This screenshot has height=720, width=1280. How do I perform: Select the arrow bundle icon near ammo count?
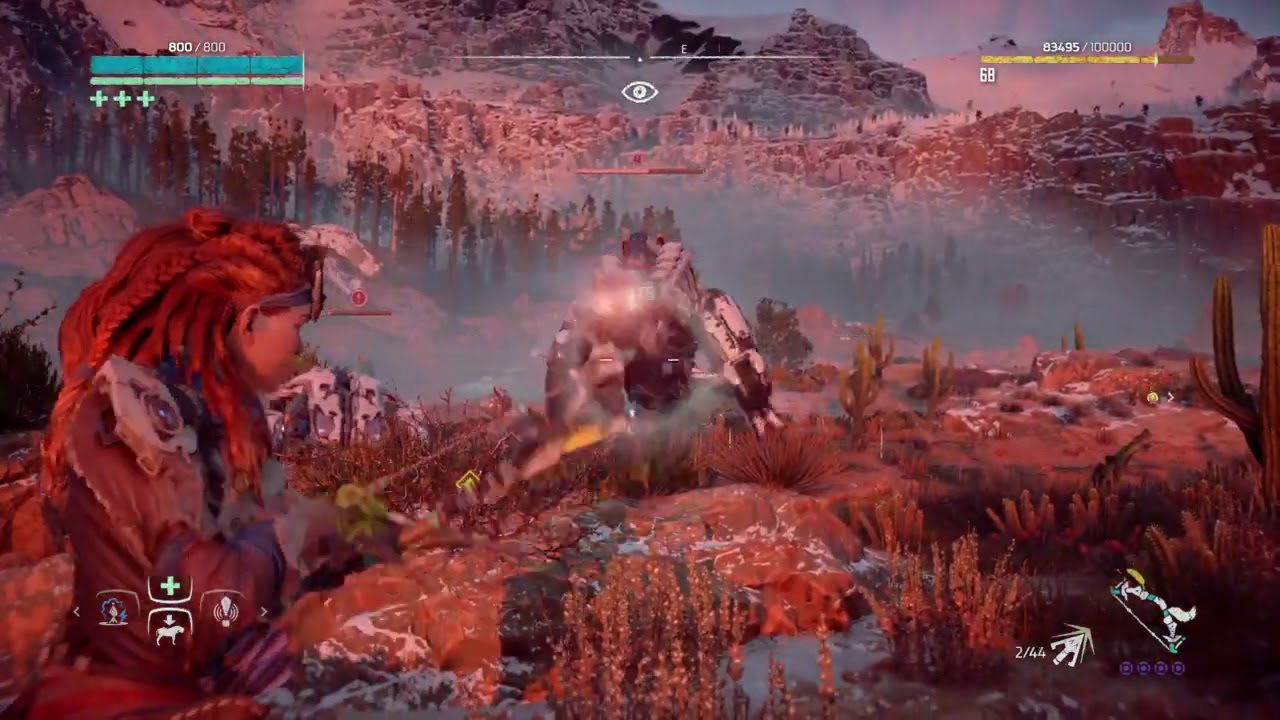pyautogui.click(x=1071, y=645)
